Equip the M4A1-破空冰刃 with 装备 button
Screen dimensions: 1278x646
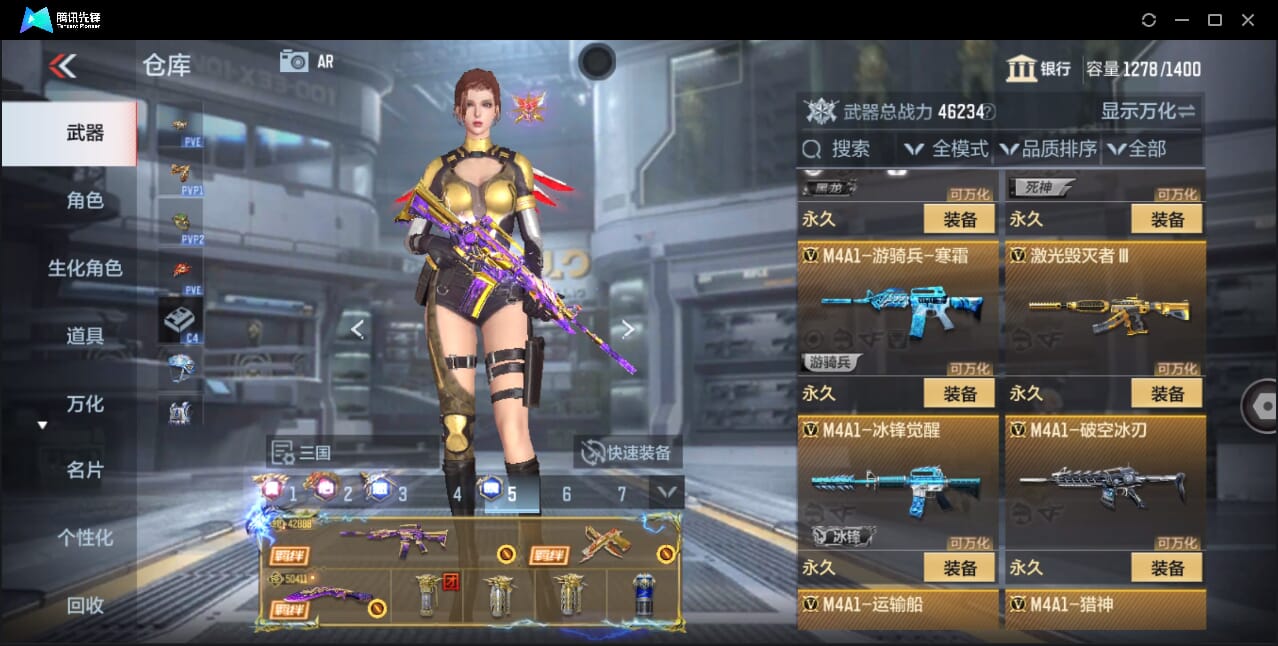1167,568
